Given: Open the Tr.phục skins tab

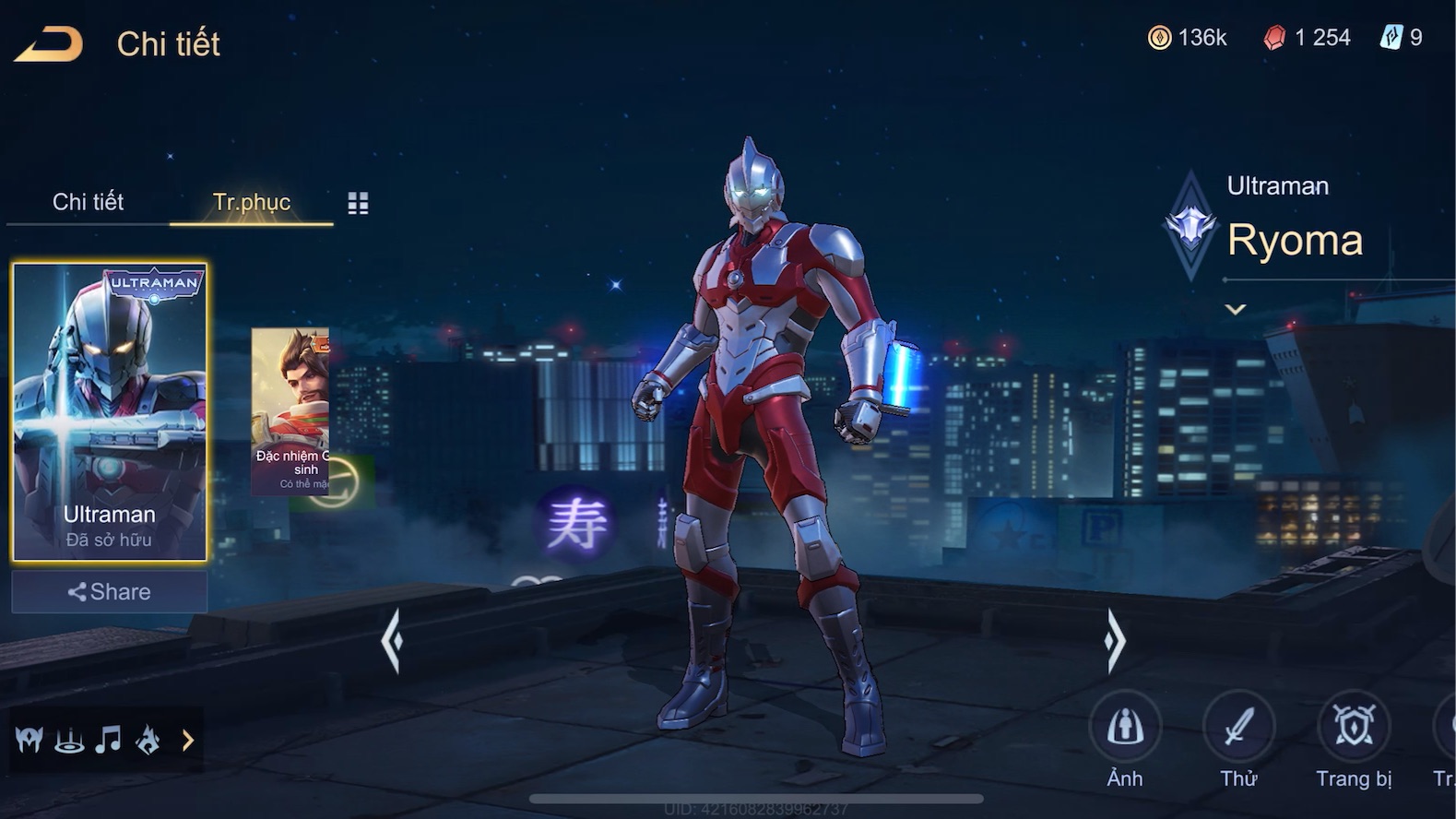Looking at the screenshot, I should (251, 202).
